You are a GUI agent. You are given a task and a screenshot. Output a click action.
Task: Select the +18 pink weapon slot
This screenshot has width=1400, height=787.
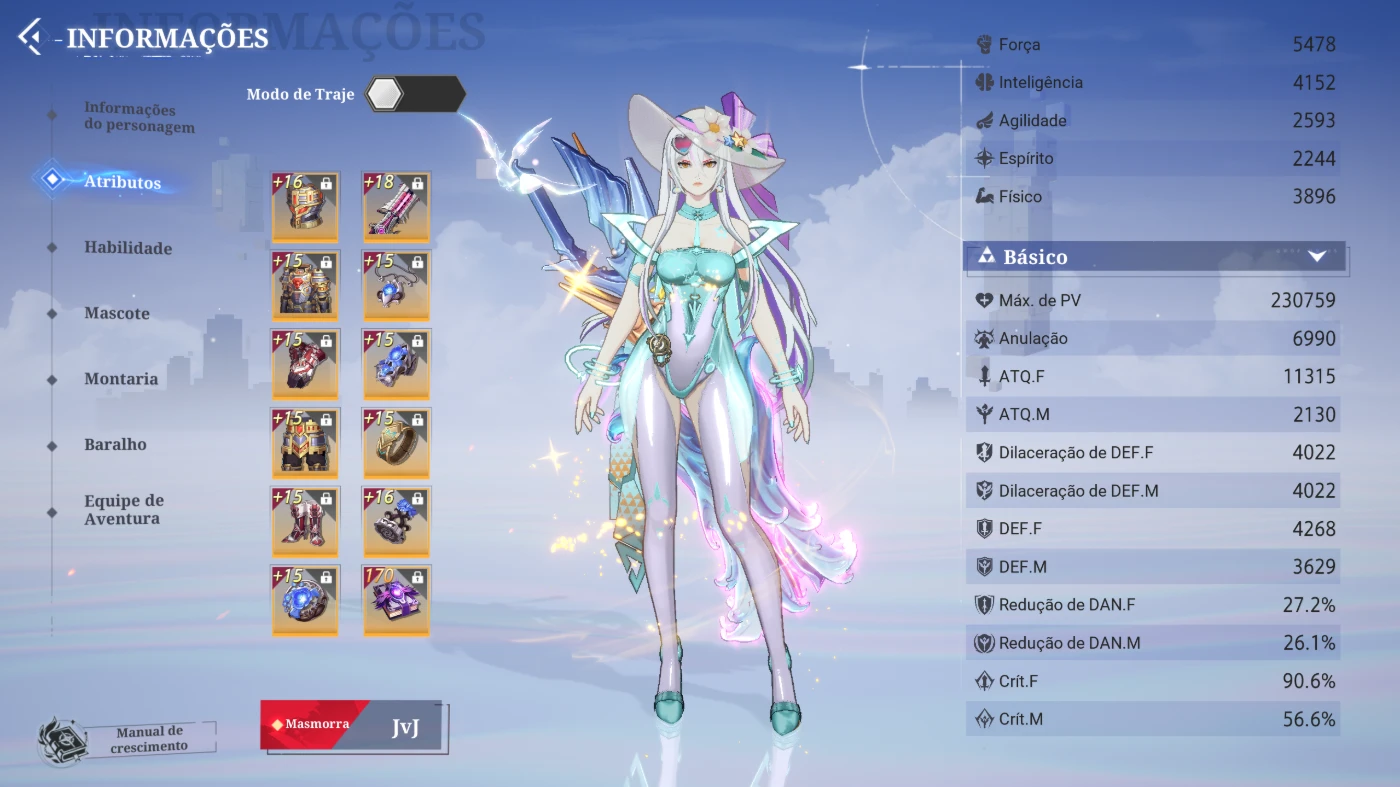coord(396,207)
